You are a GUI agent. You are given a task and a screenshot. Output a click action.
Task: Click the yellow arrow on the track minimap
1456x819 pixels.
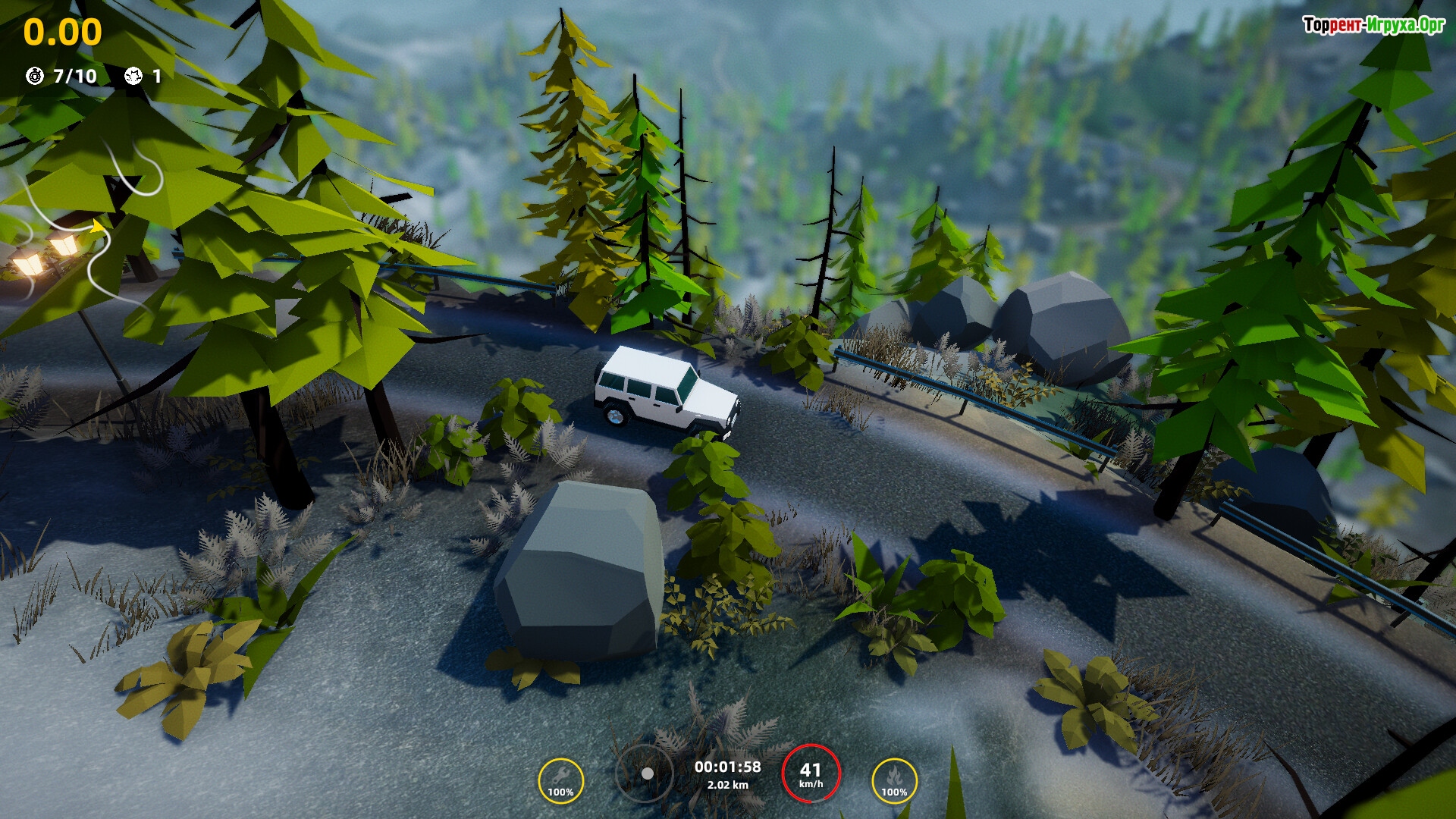(x=98, y=226)
